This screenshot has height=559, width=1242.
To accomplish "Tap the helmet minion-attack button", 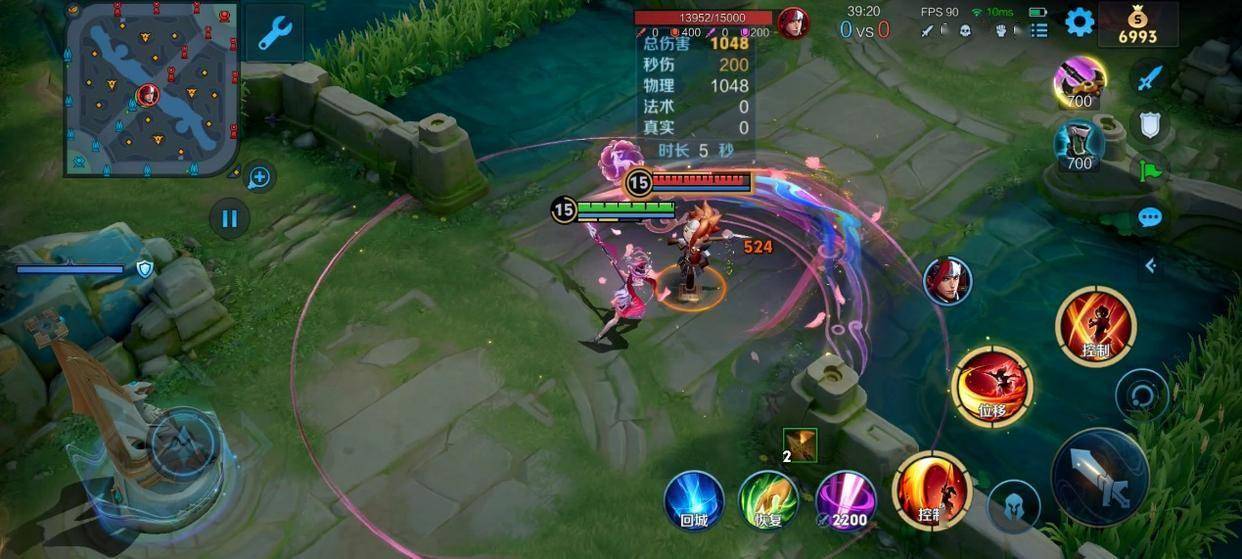I will pyautogui.click(x=1013, y=506).
